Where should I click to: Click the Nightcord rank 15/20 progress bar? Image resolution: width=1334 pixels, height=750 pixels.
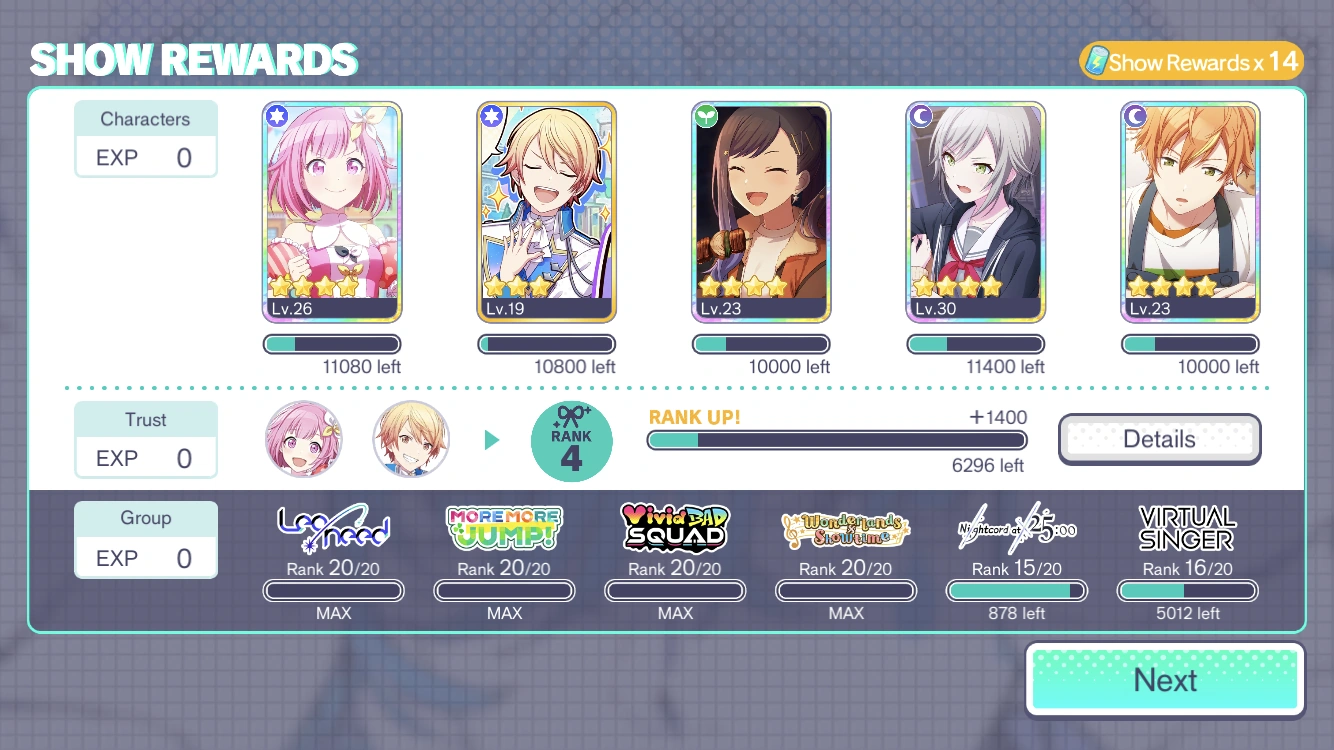(1016, 591)
